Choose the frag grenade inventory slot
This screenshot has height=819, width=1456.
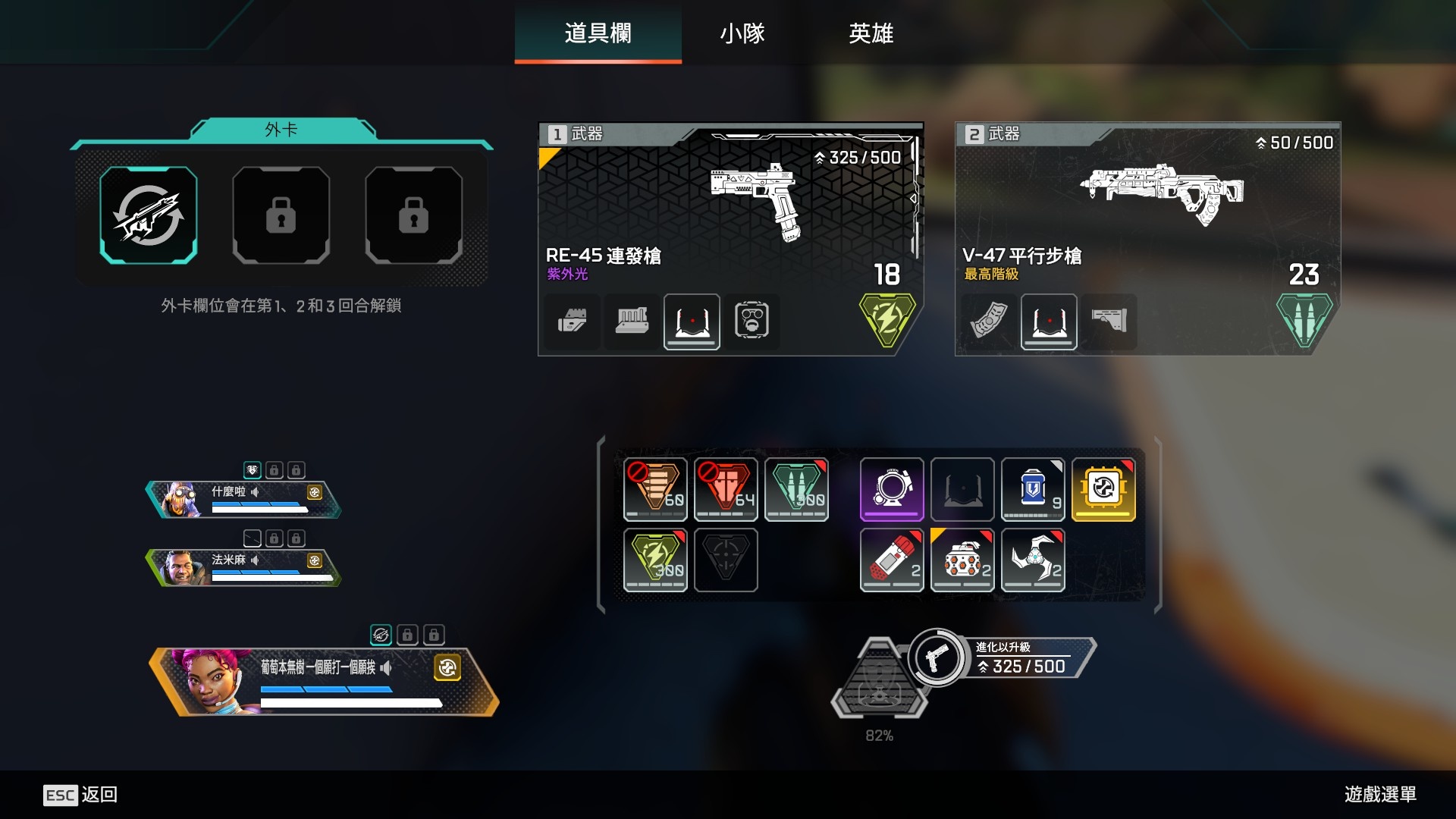(x=962, y=560)
